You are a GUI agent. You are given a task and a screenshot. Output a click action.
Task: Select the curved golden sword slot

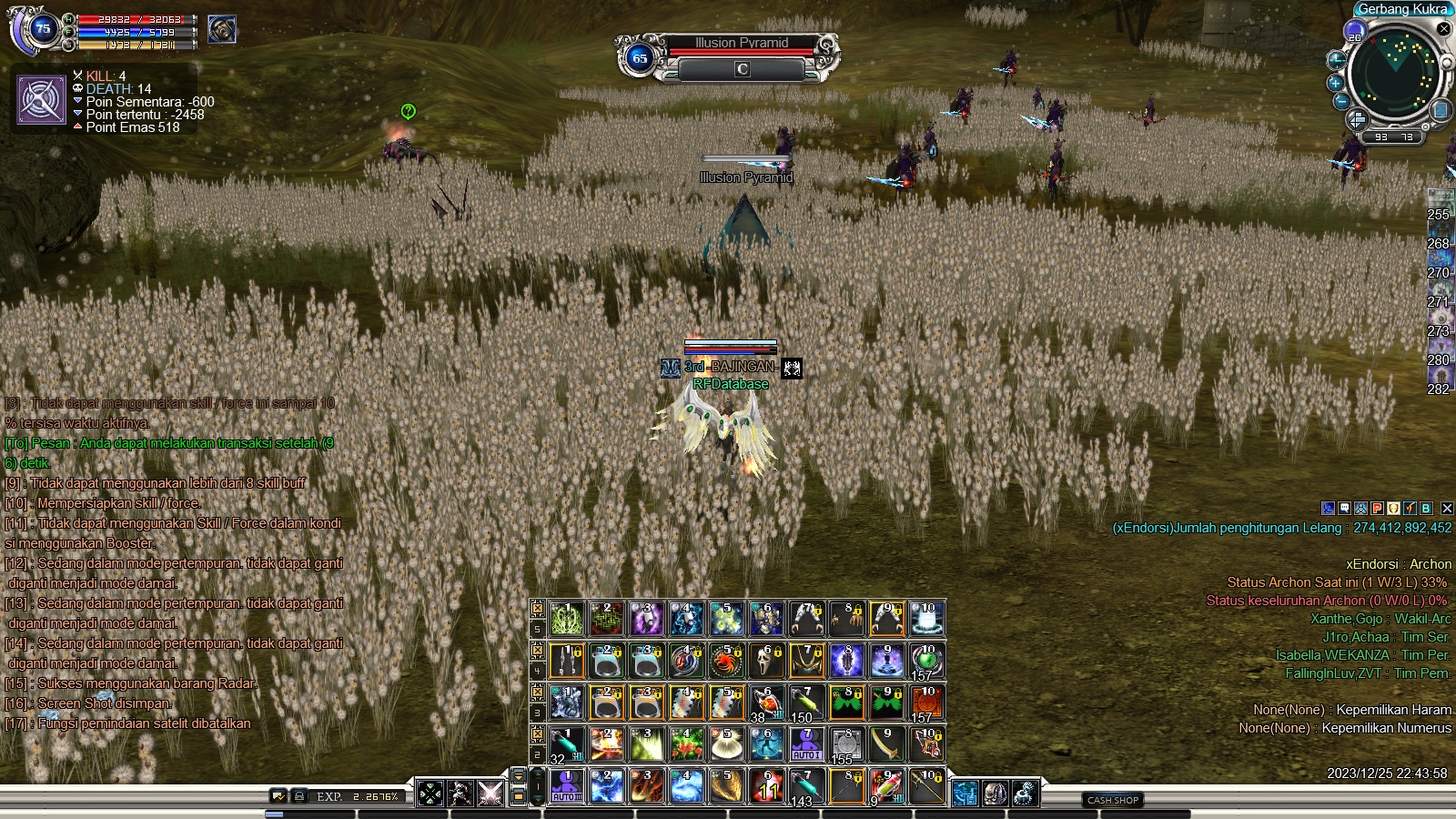click(x=886, y=744)
